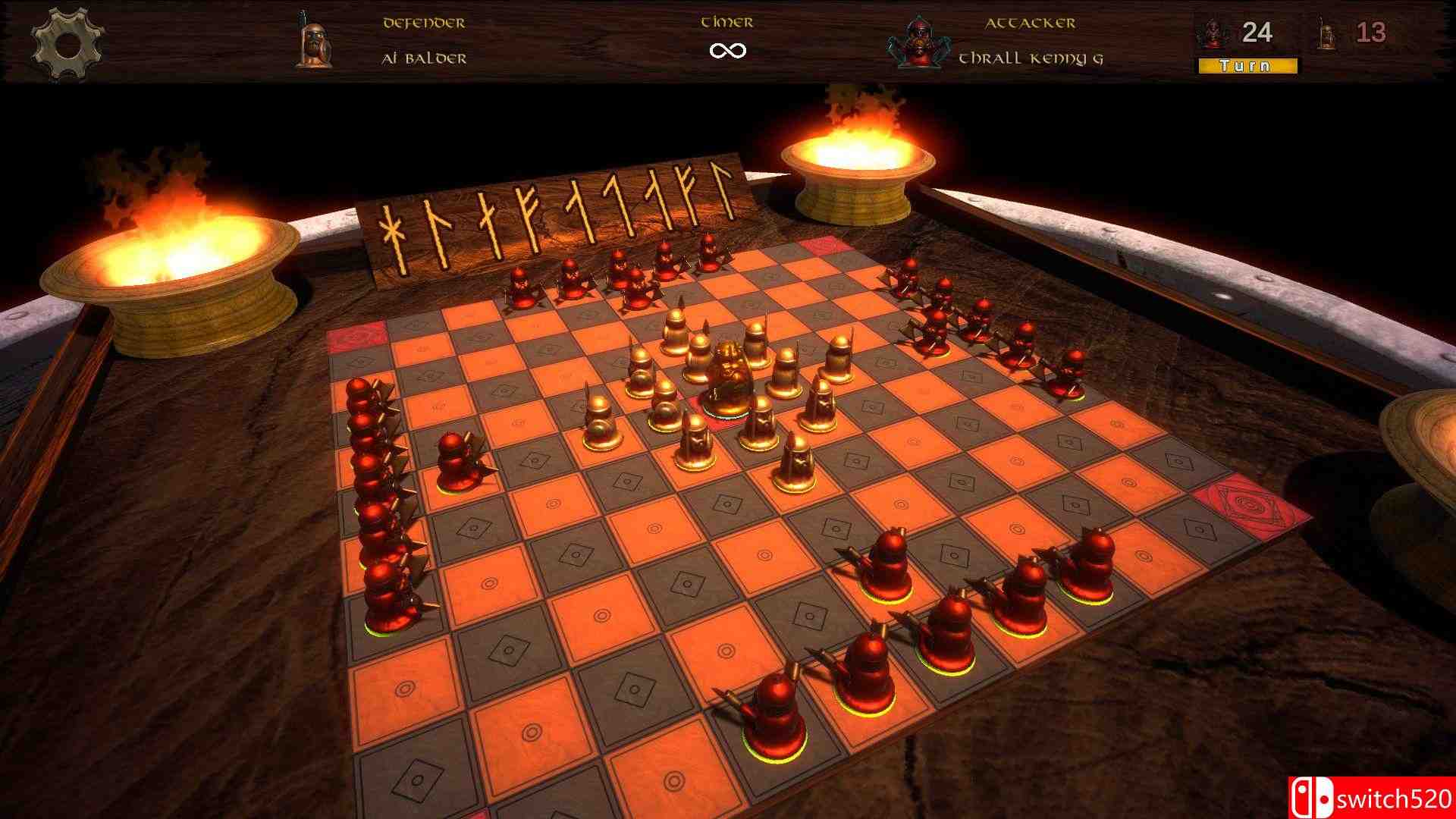
Task: Click the Attacker's red warrior portrait icon
Action: [x=920, y=42]
